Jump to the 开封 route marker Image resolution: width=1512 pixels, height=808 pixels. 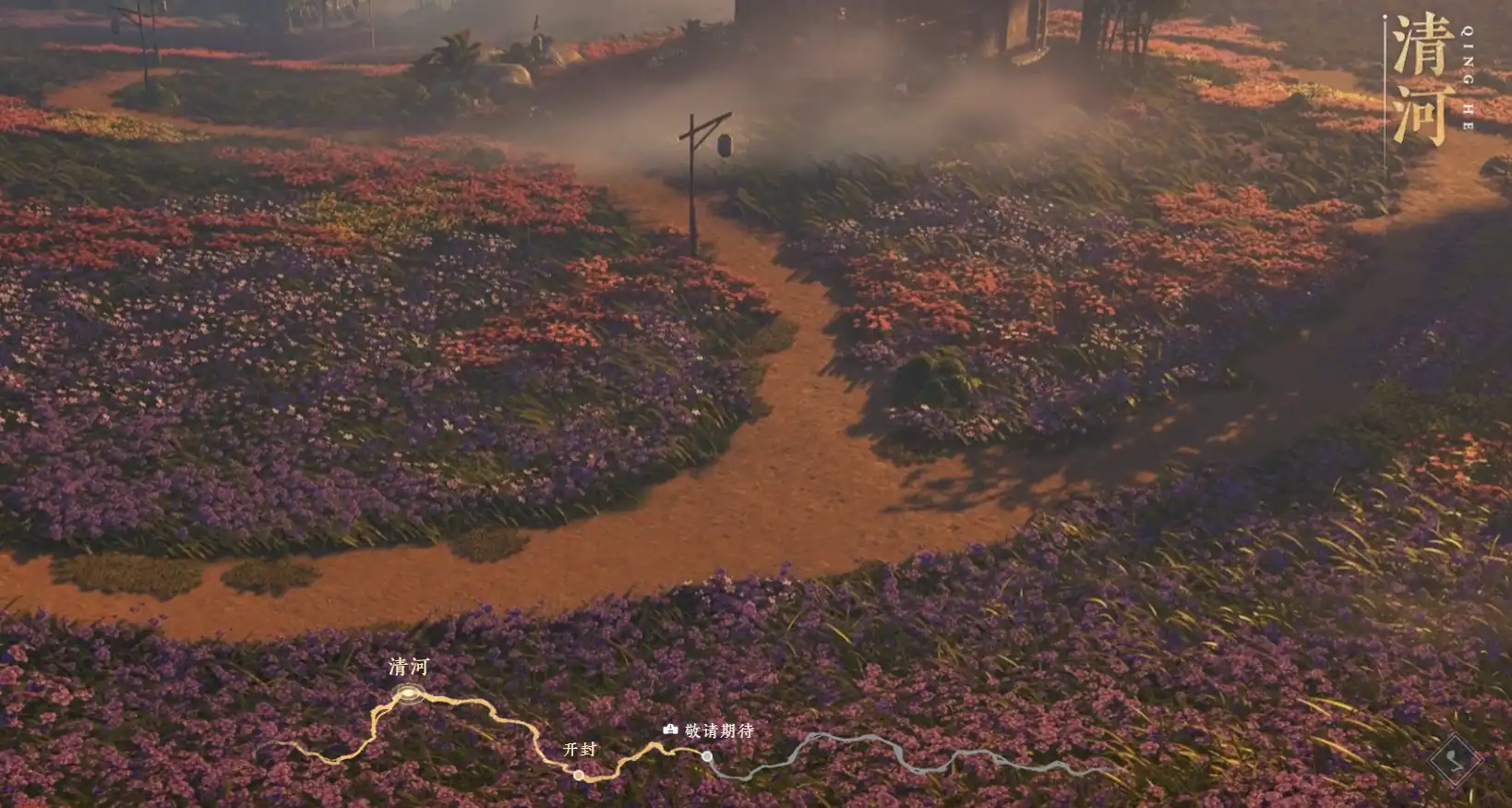(579, 775)
